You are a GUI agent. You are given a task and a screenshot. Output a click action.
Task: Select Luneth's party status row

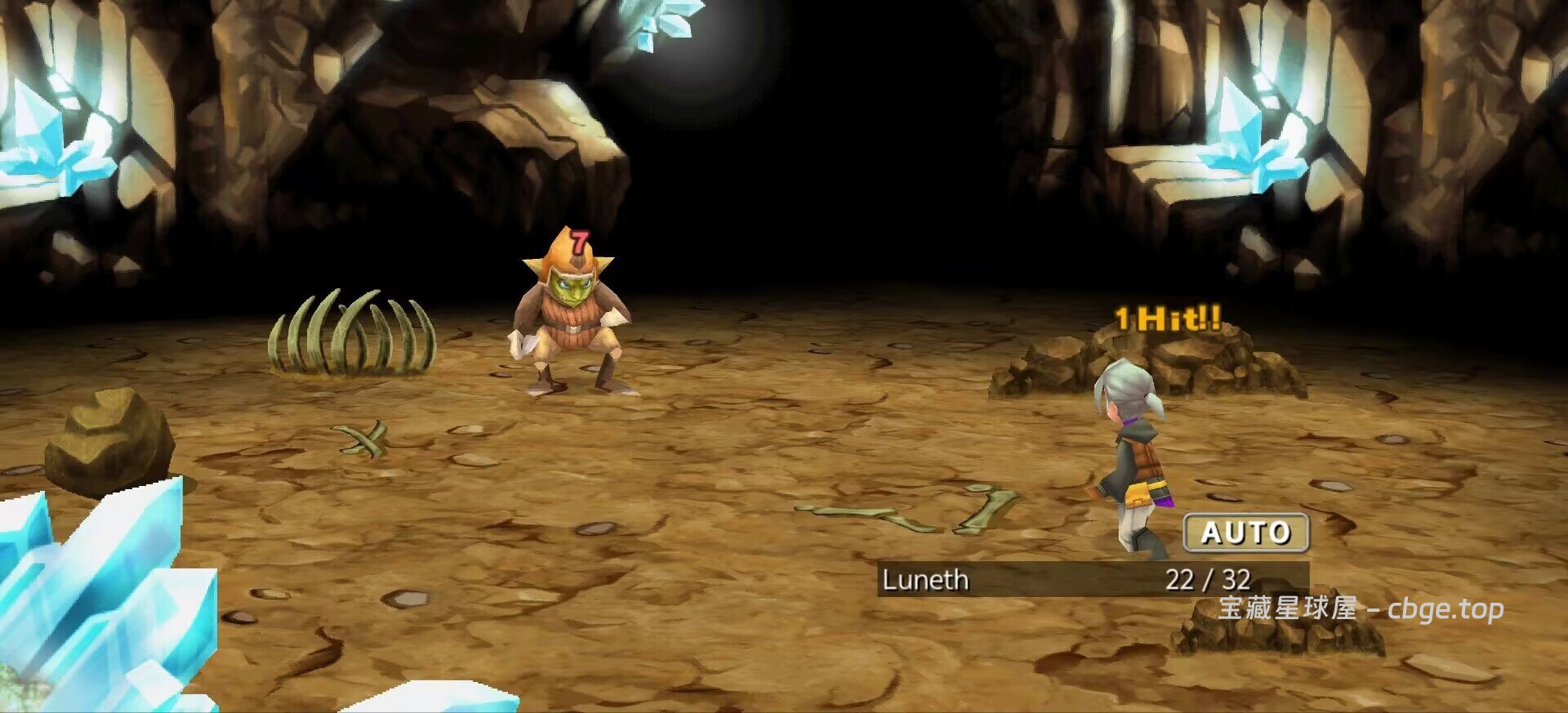point(1092,579)
